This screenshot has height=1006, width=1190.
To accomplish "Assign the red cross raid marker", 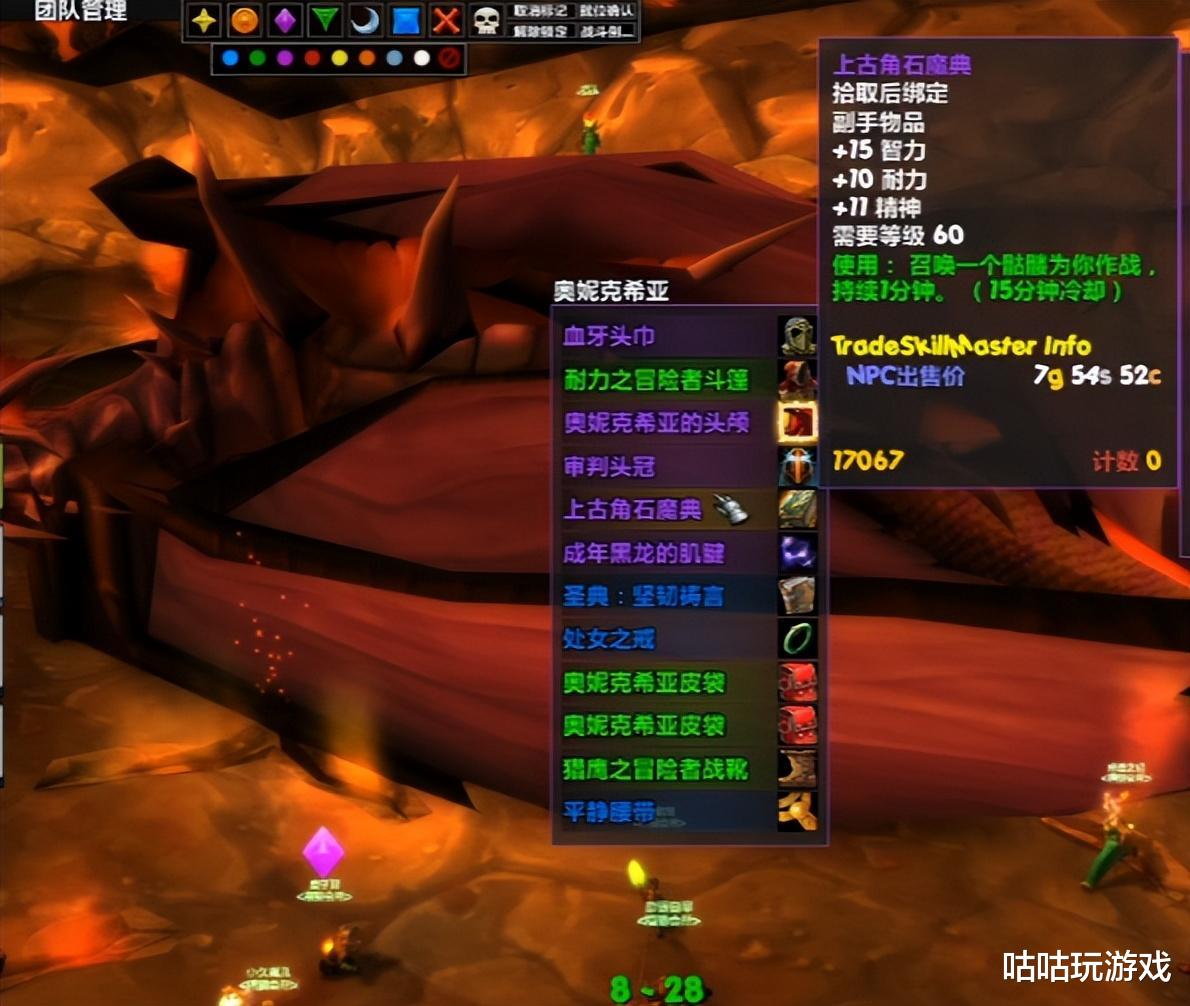I will click(x=446, y=20).
